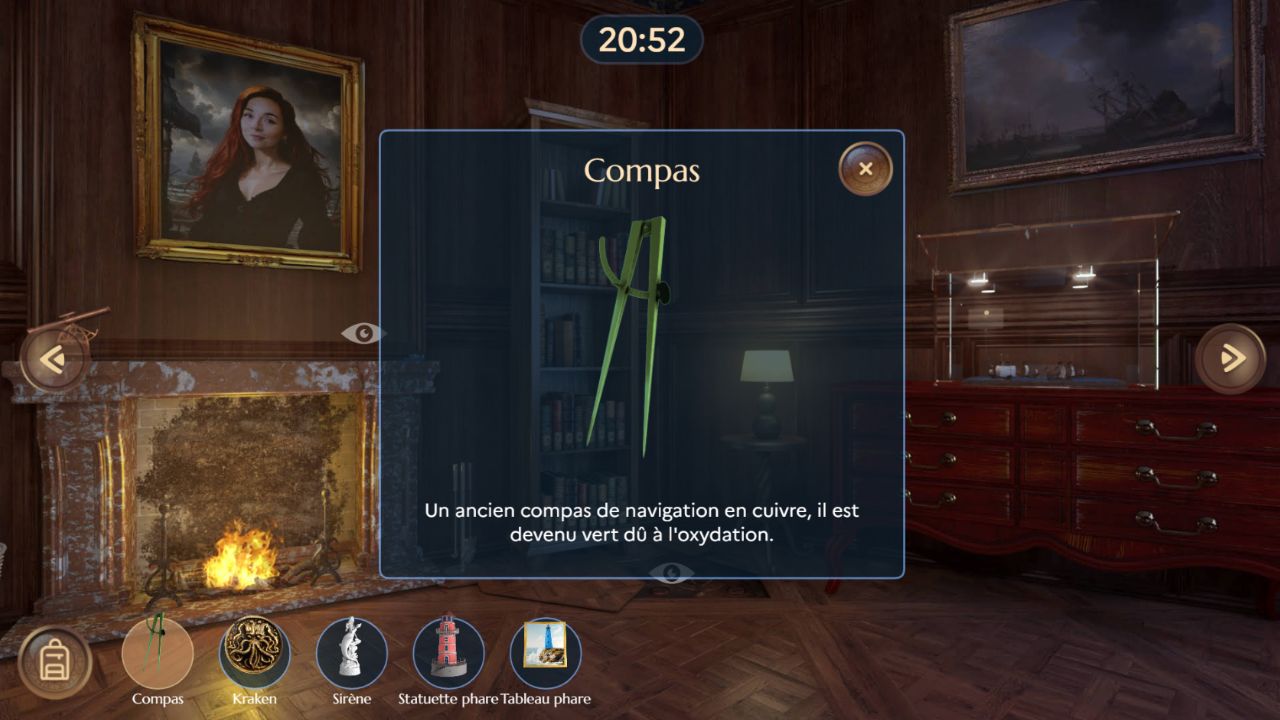
Task: Select the Compas inventory item
Action: coord(157,653)
